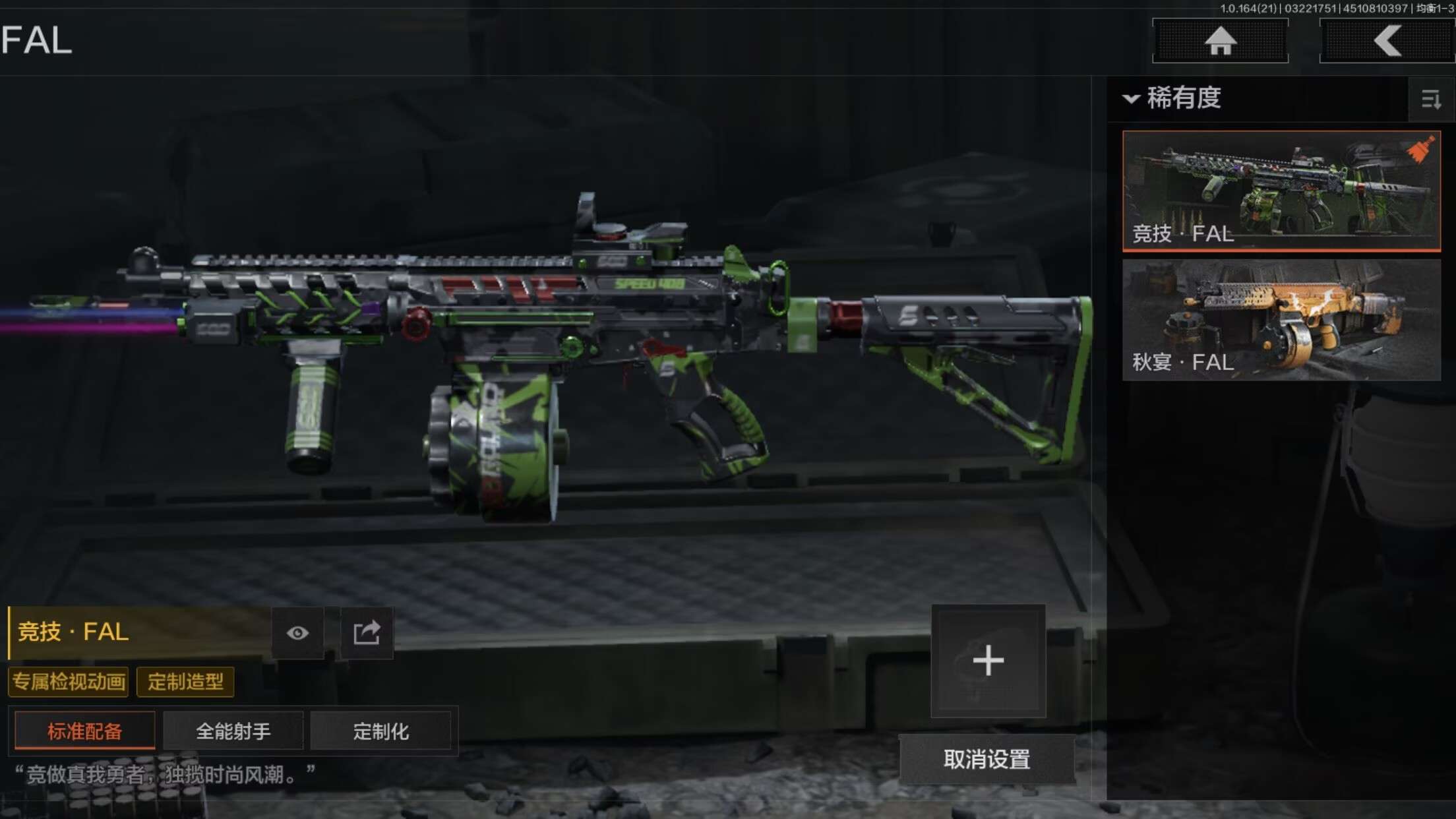Select the 竞技·FAL skin thumbnail
Viewport: 1456px width, 819px height.
(x=1281, y=190)
